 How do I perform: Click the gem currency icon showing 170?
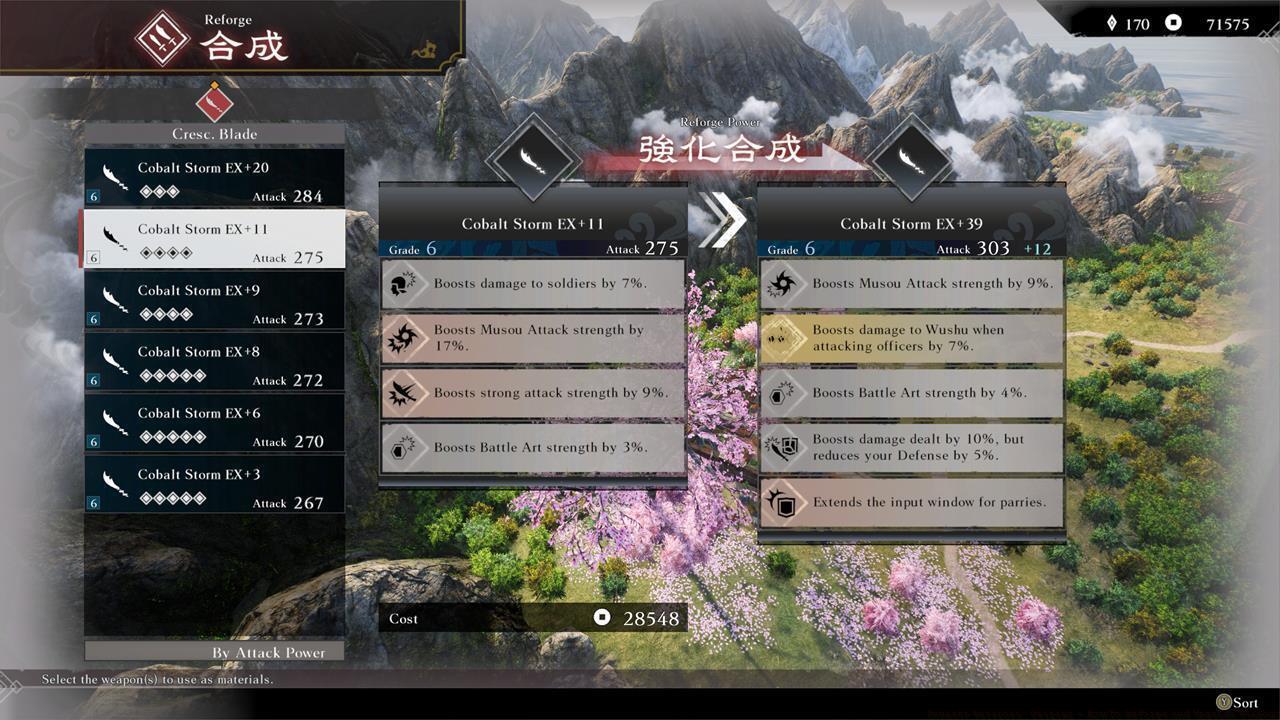tap(1113, 23)
